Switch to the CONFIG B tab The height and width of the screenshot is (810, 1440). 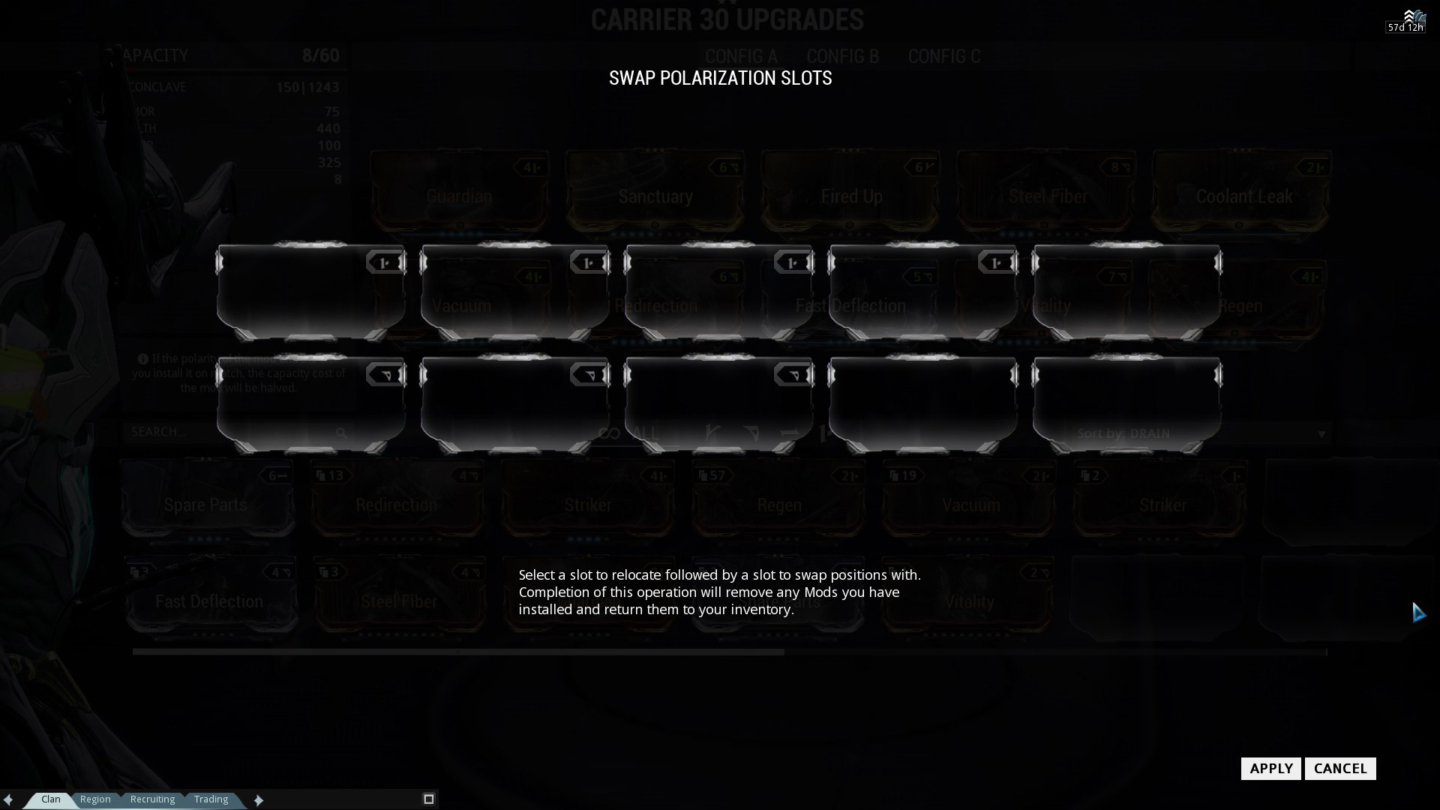[844, 56]
